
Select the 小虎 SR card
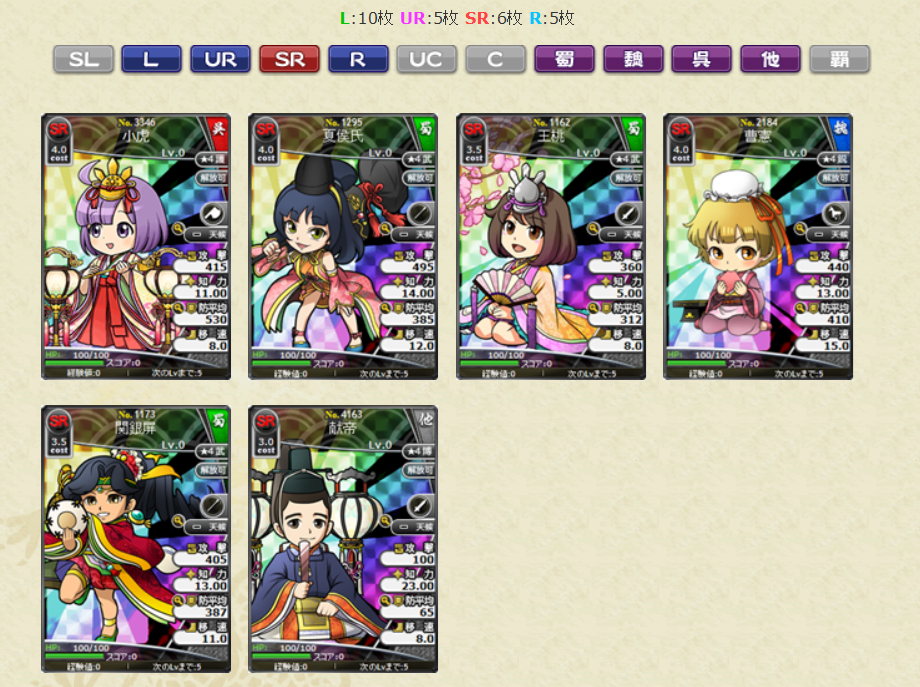136,246
